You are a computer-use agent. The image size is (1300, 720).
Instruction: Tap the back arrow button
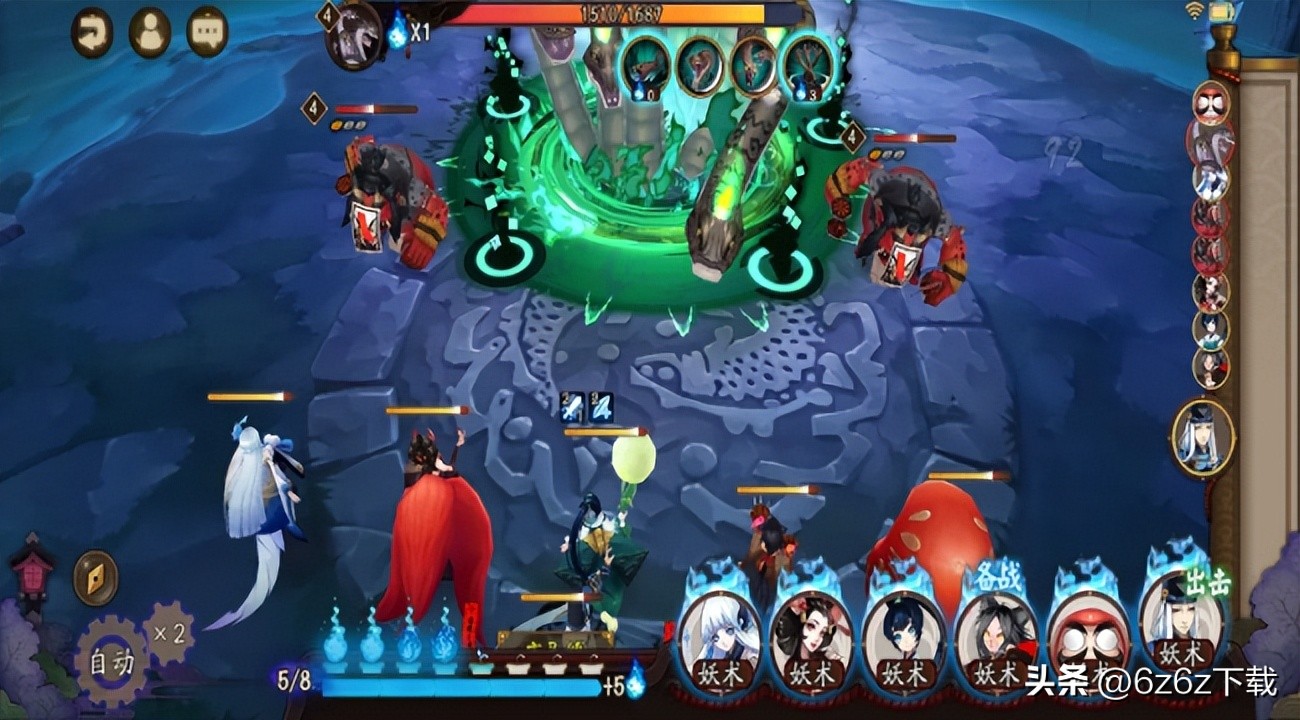click(x=92, y=33)
